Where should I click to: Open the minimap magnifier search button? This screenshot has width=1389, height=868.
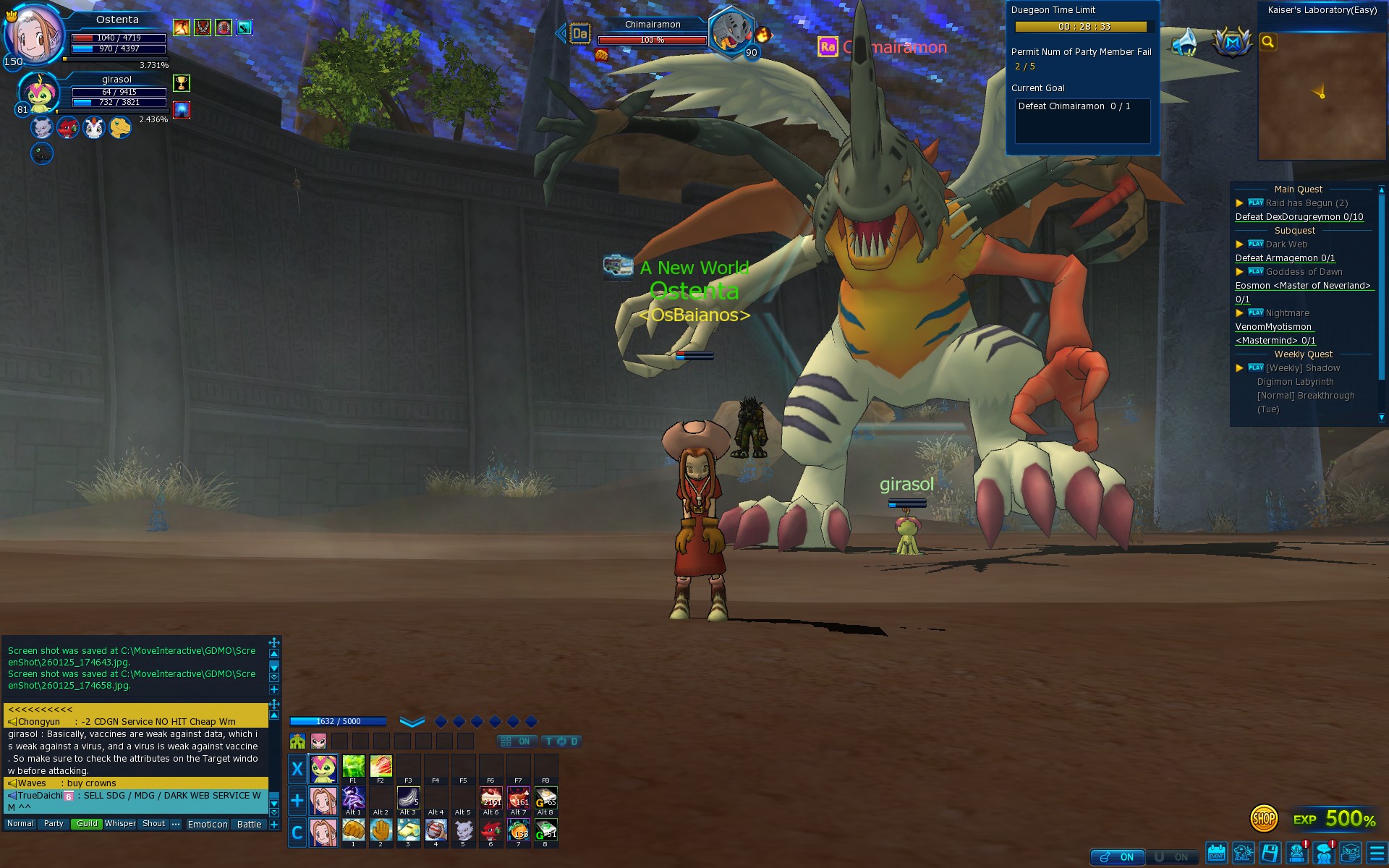[x=1267, y=42]
